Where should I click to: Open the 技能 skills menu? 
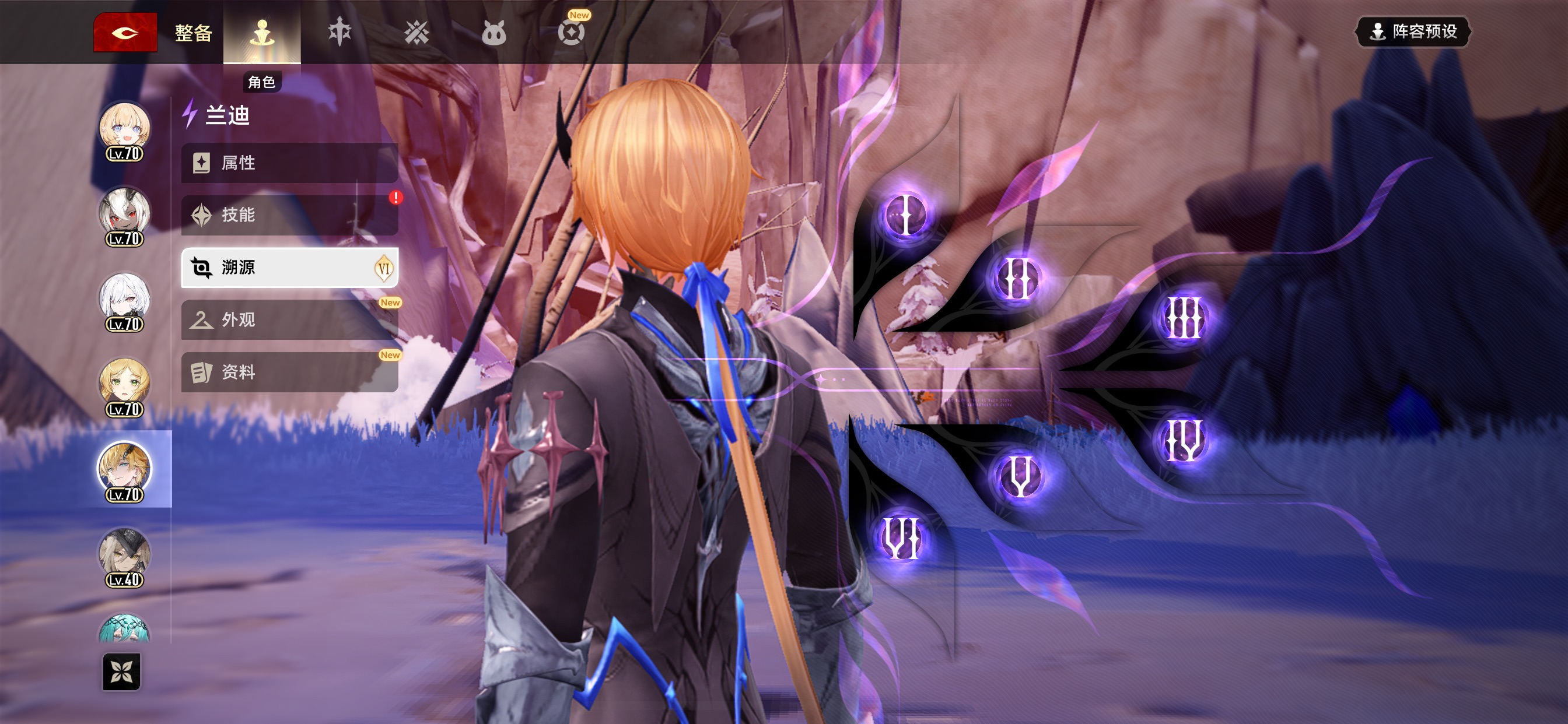click(290, 215)
